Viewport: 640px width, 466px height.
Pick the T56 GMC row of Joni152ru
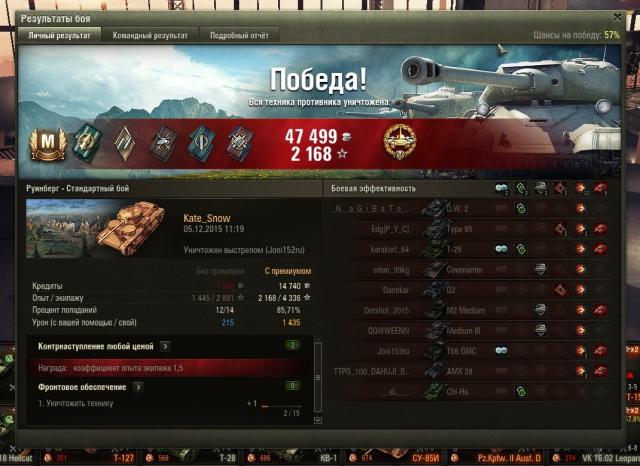[470, 350]
